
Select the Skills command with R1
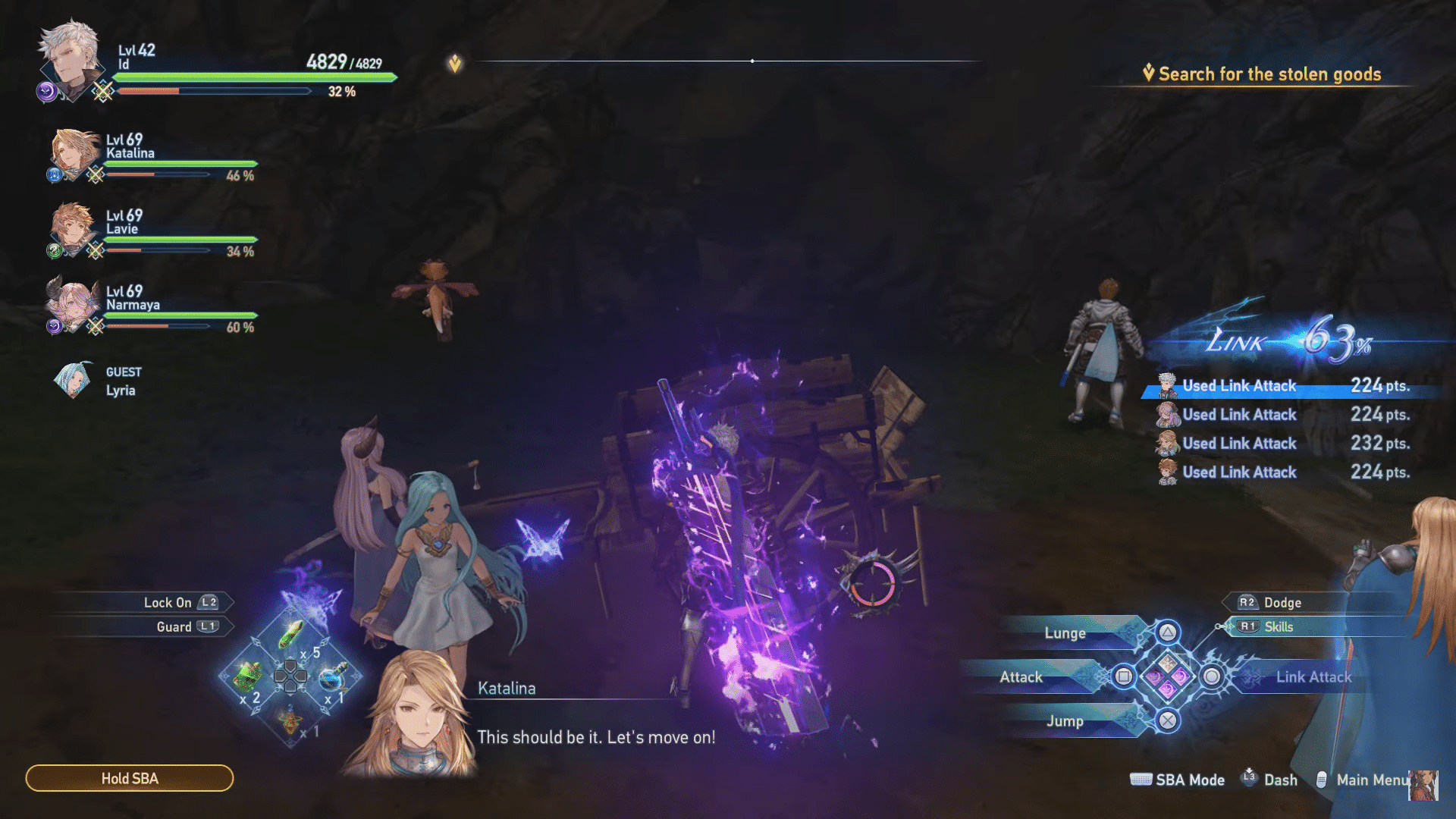pyautogui.click(x=1250, y=626)
